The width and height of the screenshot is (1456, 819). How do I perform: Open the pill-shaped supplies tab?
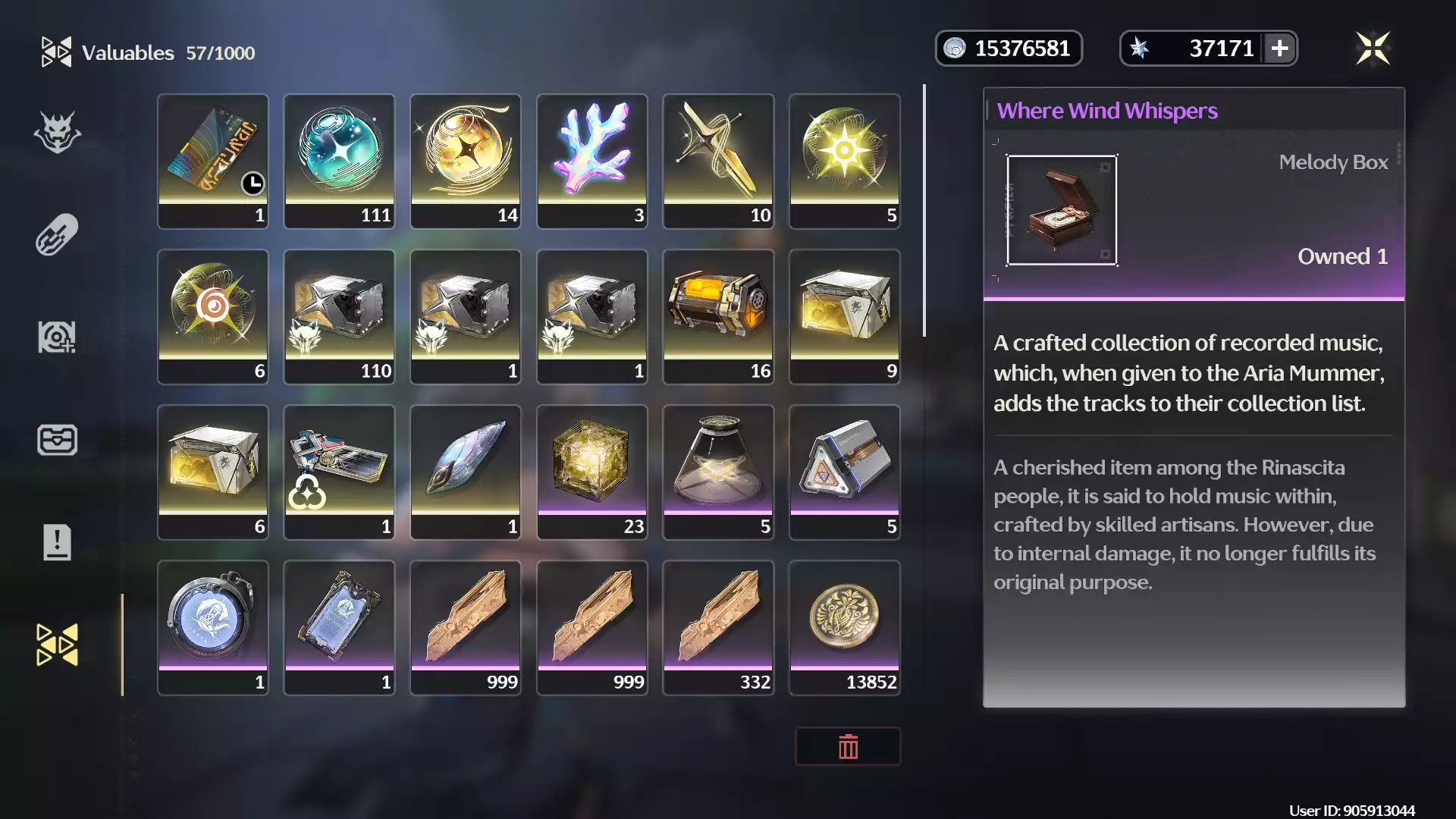57,235
